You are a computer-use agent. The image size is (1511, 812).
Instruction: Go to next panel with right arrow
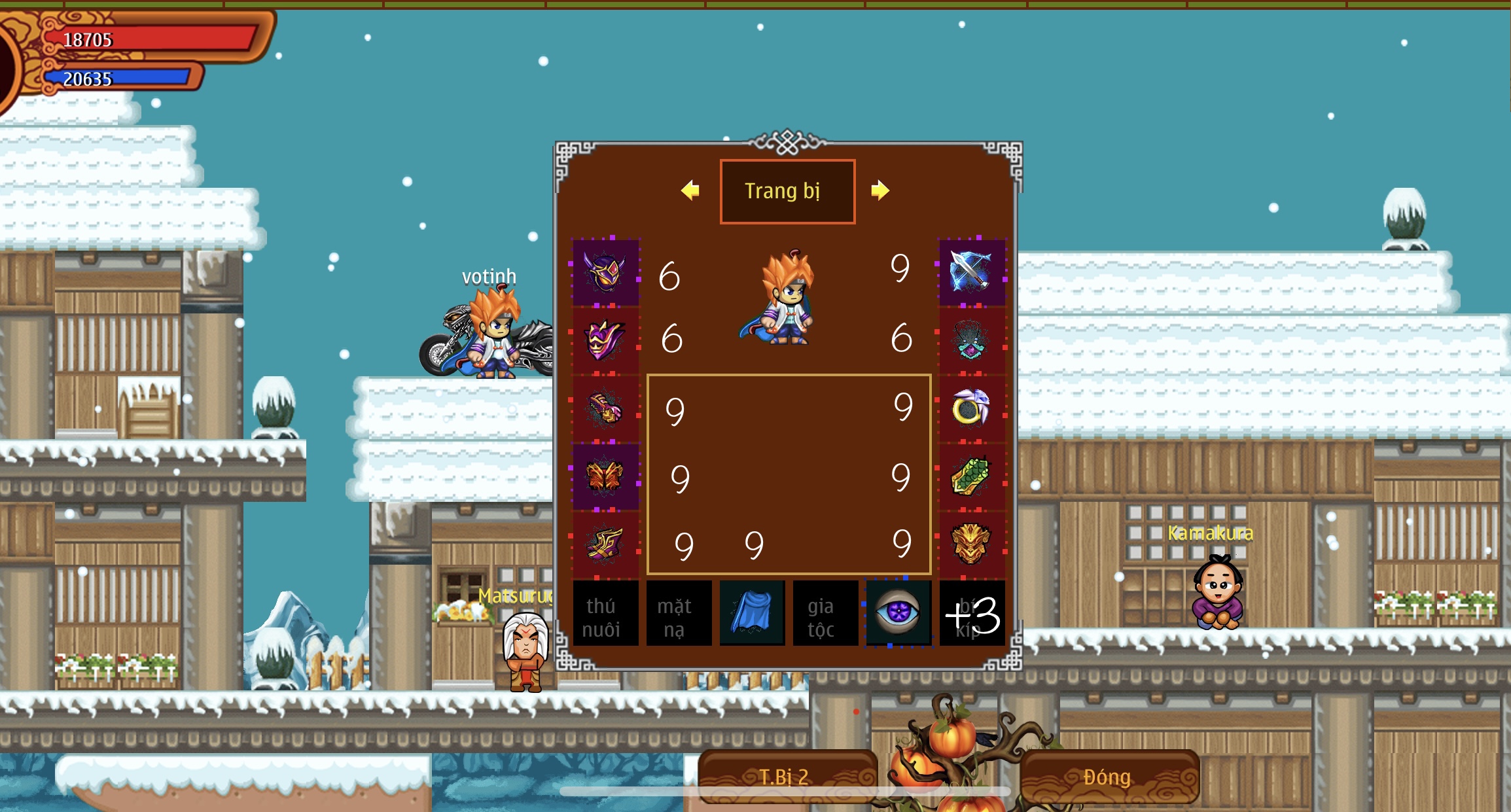[x=880, y=190]
